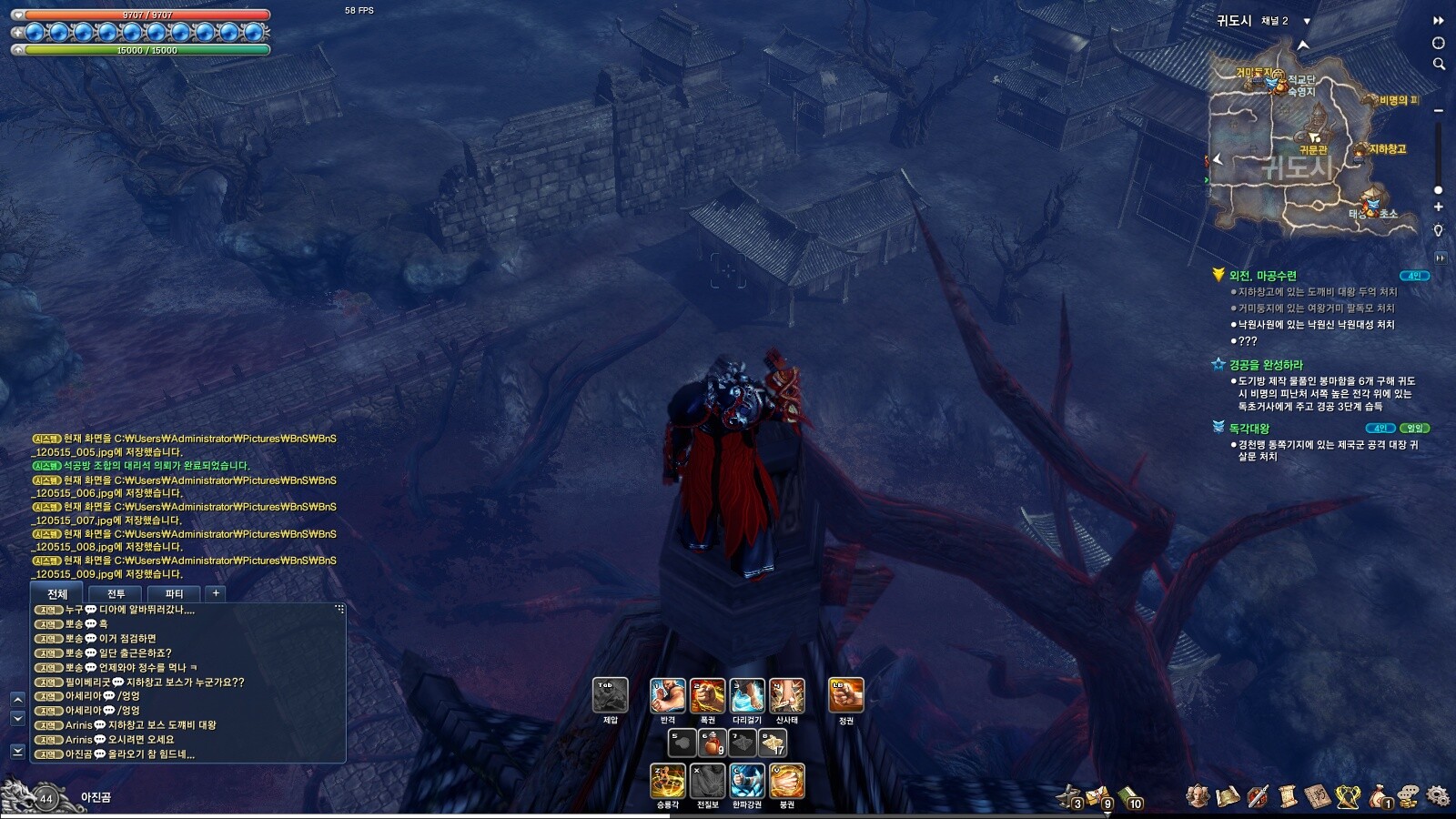Use the 정권 punch skill

click(845, 696)
